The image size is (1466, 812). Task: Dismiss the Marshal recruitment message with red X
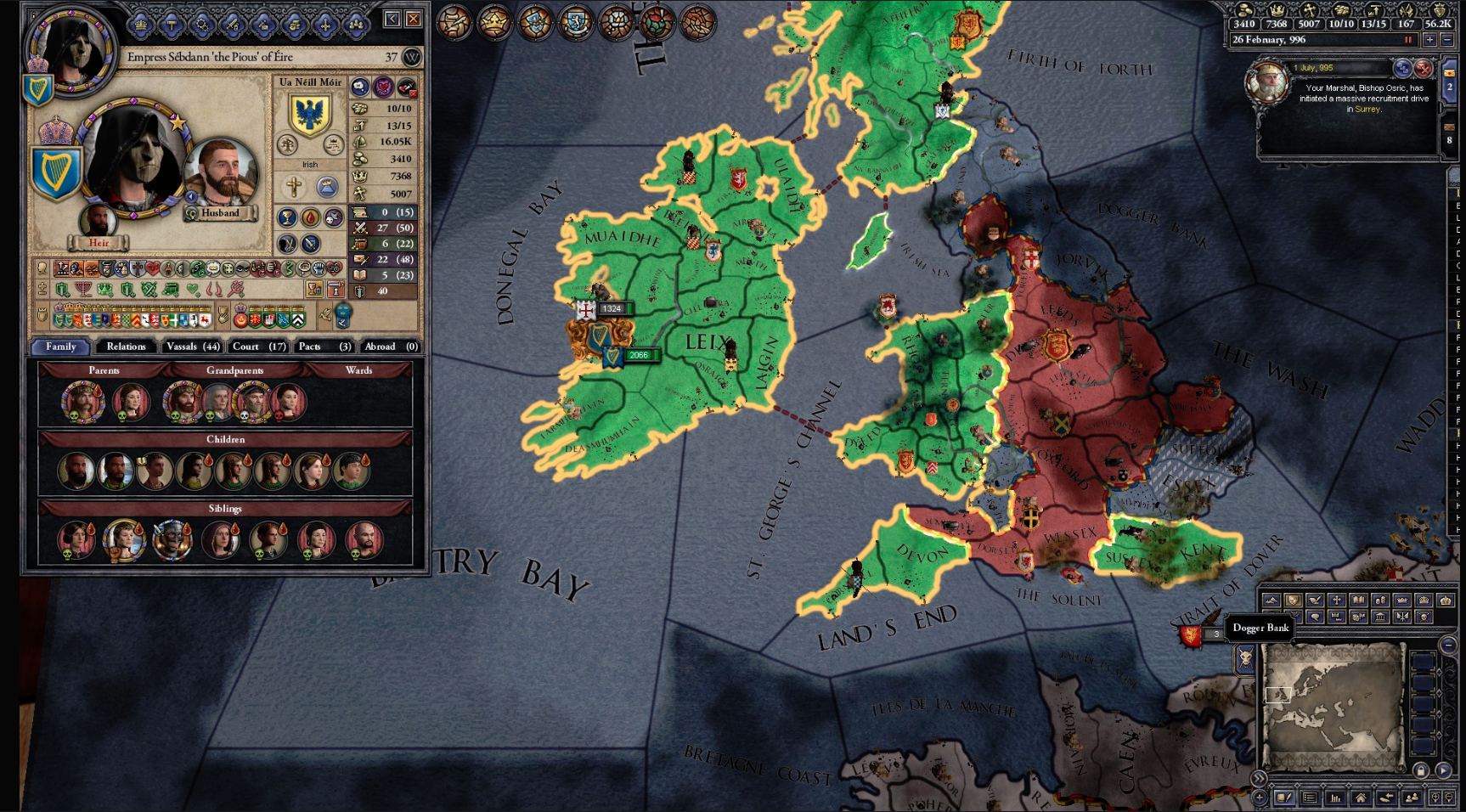(1424, 69)
